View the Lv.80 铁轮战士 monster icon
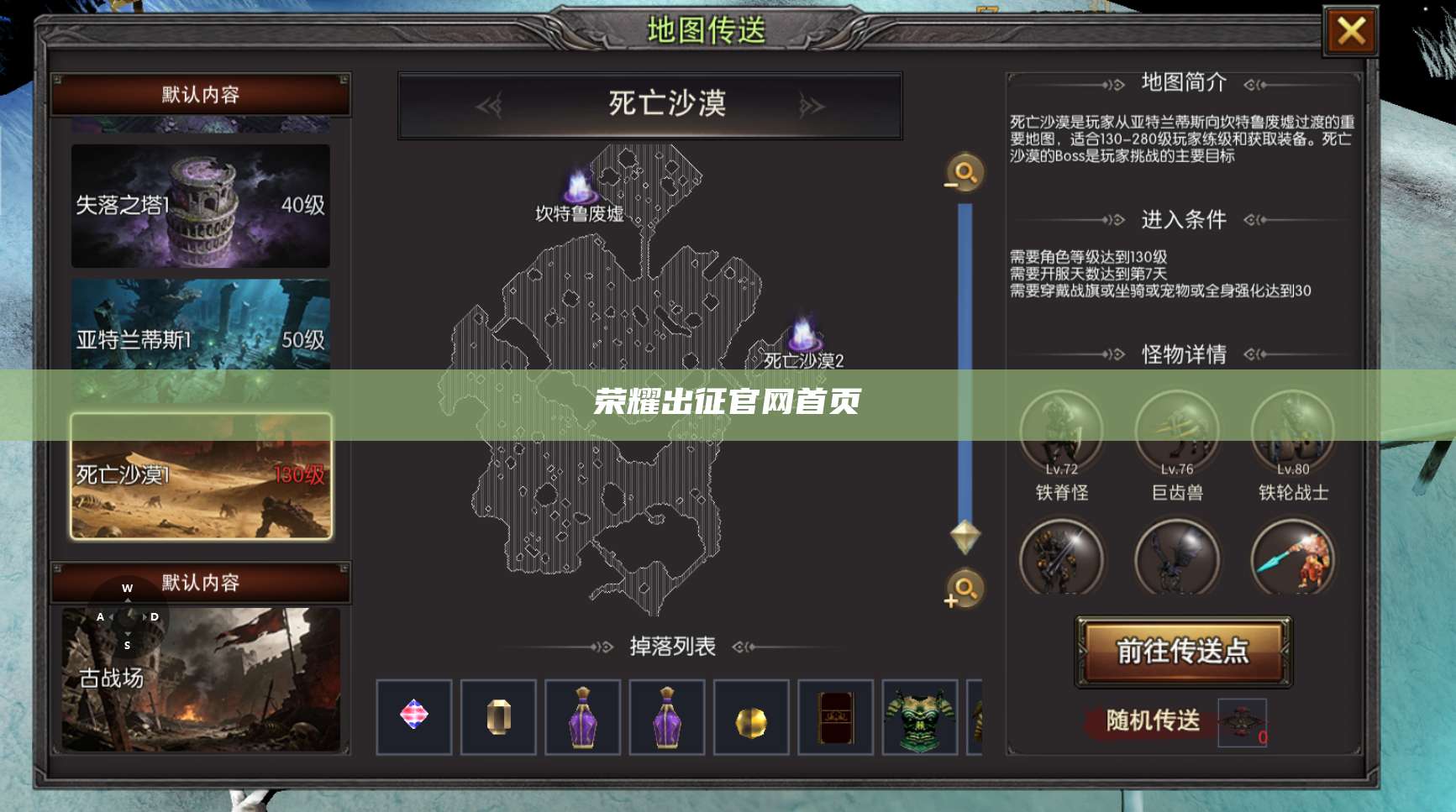1456x812 pixels. tap(1293, 430)
